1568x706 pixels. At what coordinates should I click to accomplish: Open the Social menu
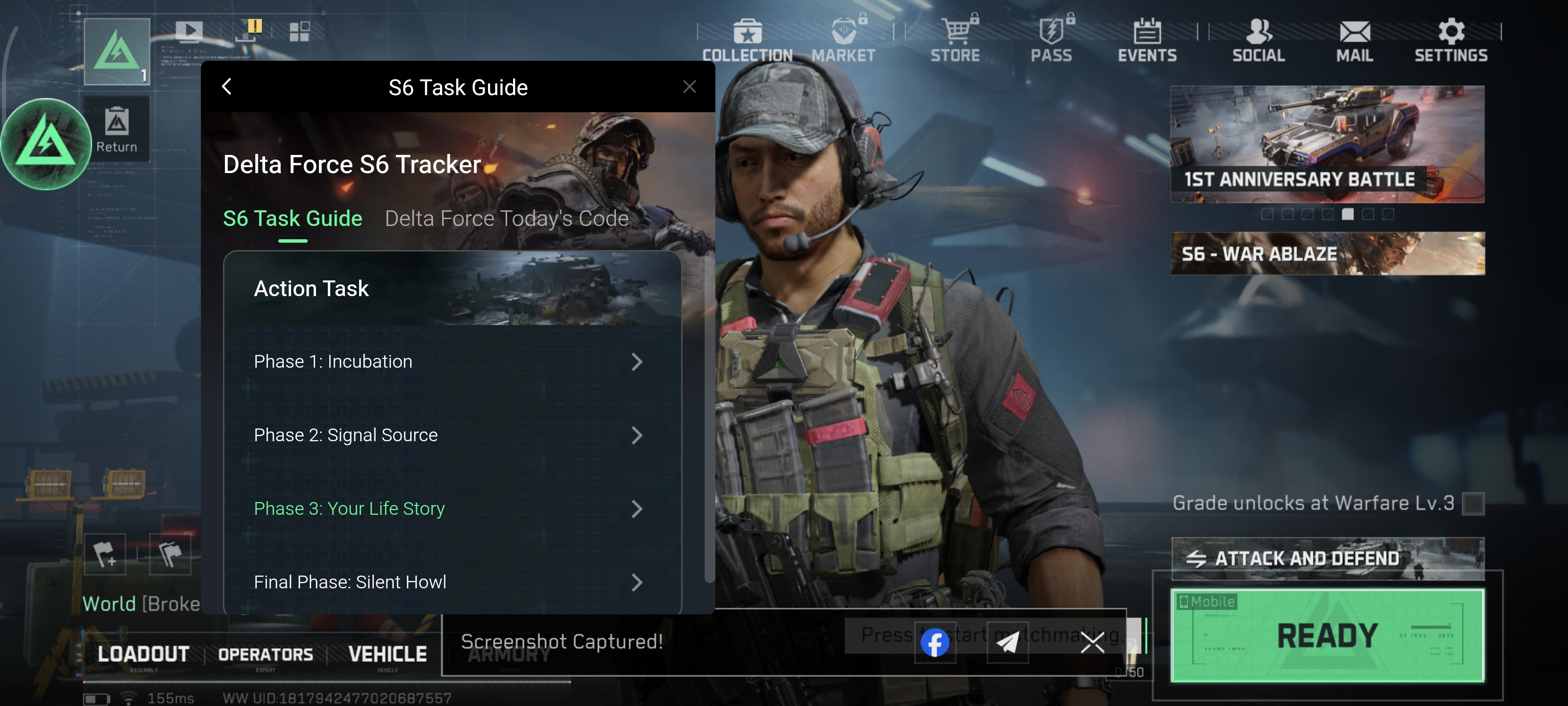(x=1259, y=40)
